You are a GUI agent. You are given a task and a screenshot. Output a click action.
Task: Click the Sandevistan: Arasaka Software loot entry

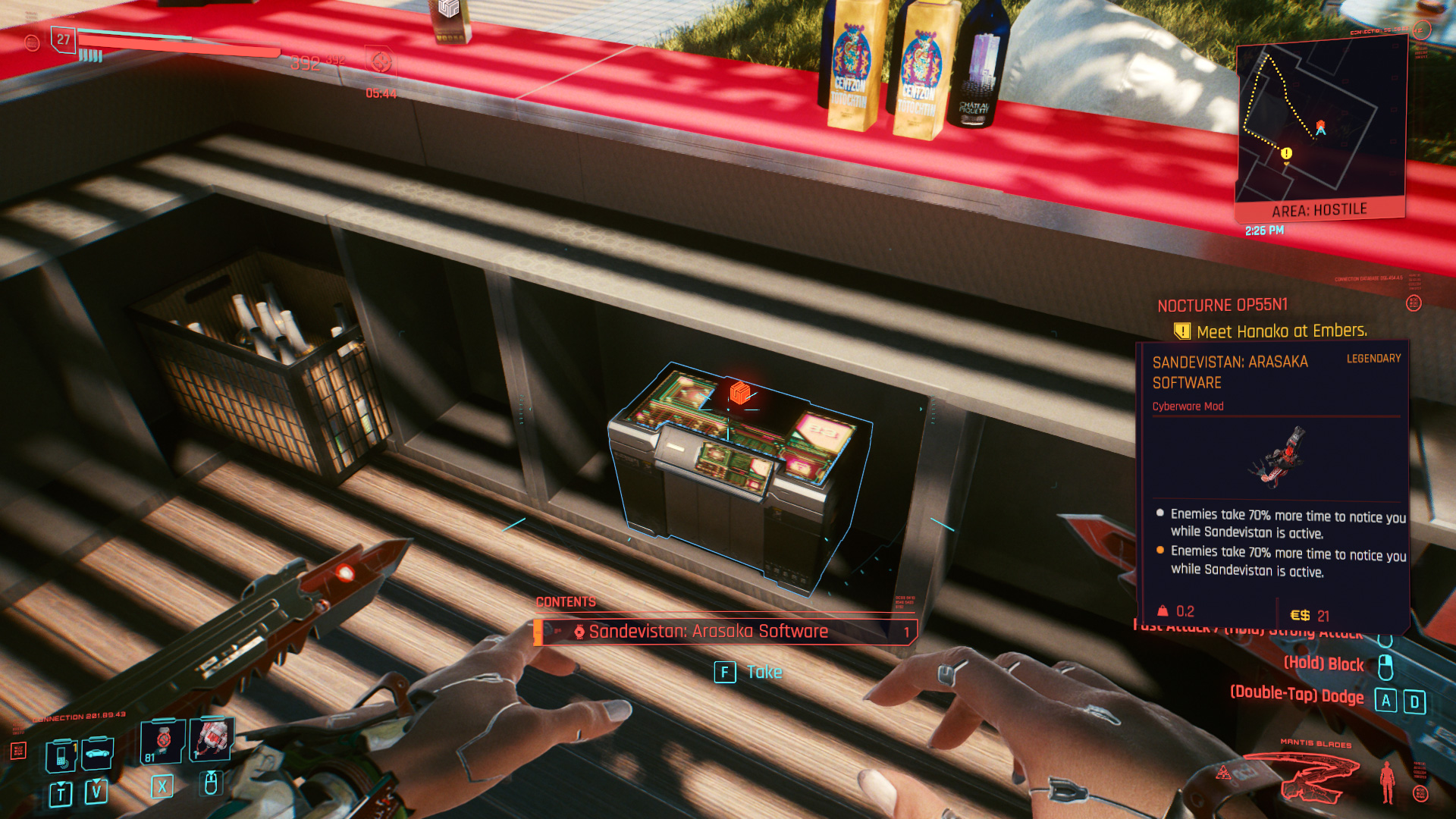pyautogui.click(x=709, y=631)
